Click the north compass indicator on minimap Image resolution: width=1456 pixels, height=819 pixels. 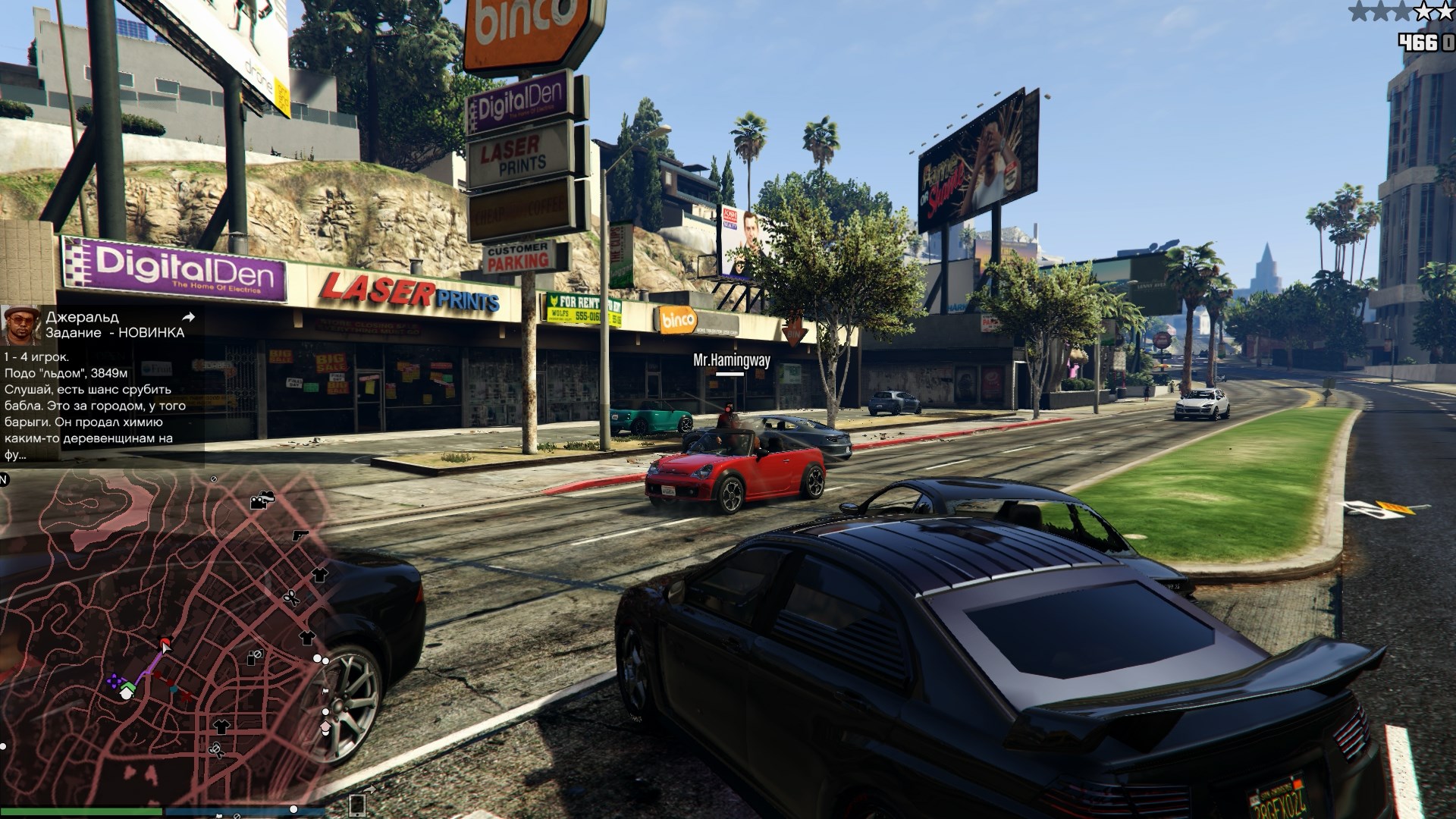(4, 480)
